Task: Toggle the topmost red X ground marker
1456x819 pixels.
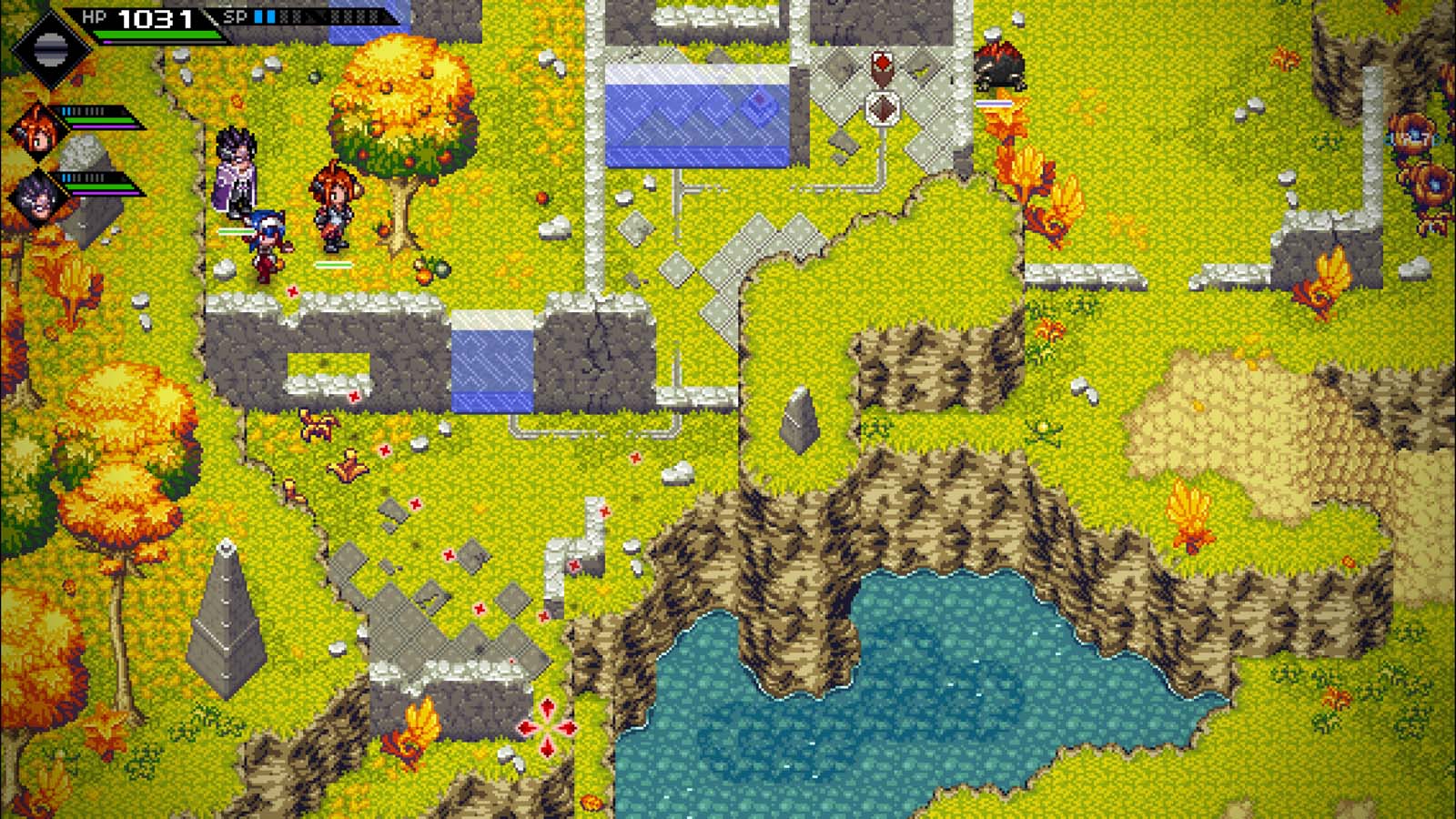Action: (292, 293)
